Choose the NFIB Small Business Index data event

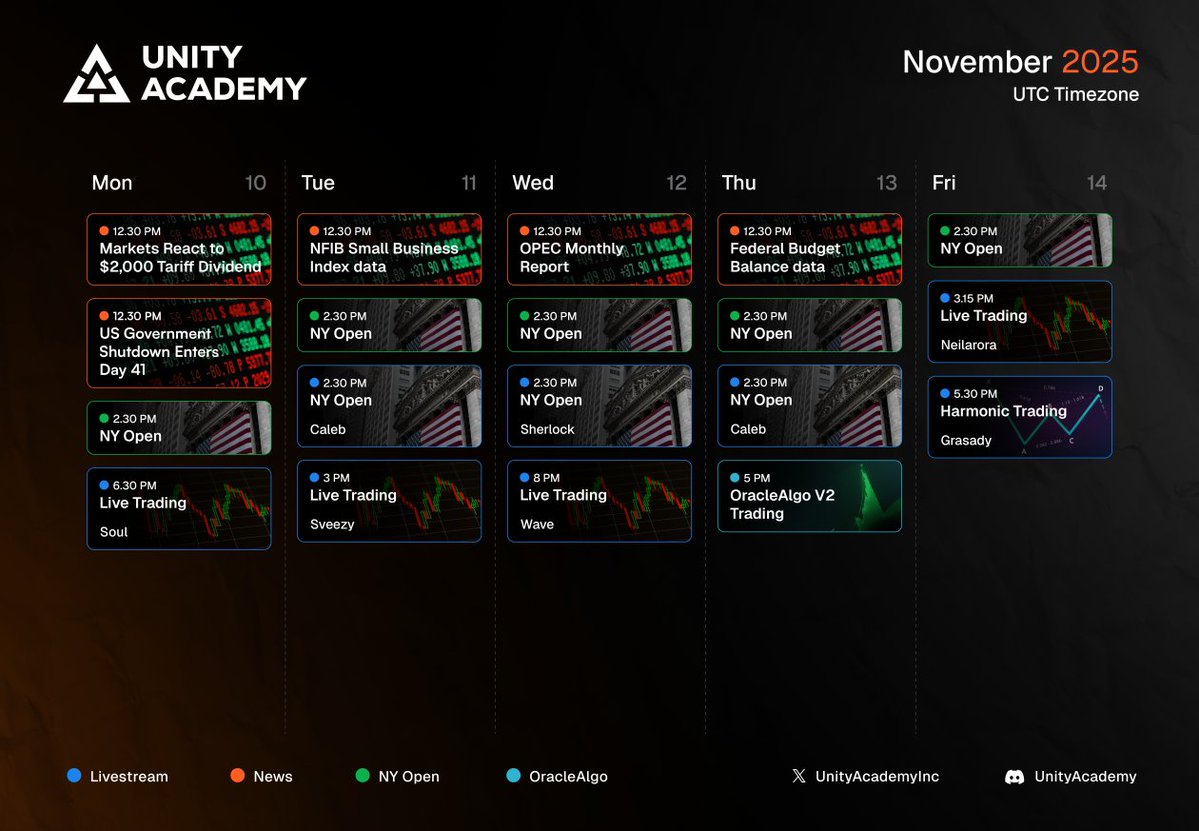tap(388, 250)
